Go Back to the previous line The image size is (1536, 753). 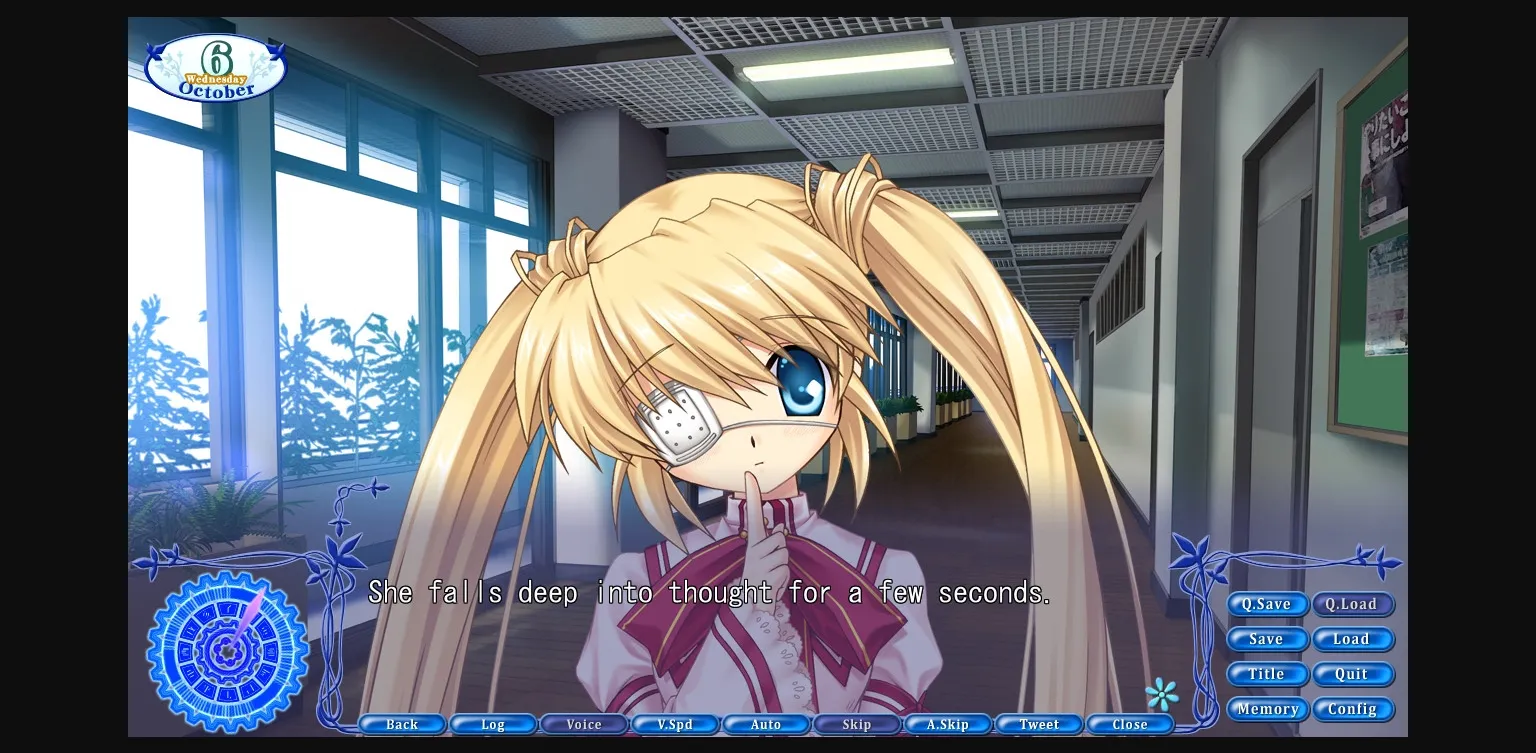click(402, 724)
